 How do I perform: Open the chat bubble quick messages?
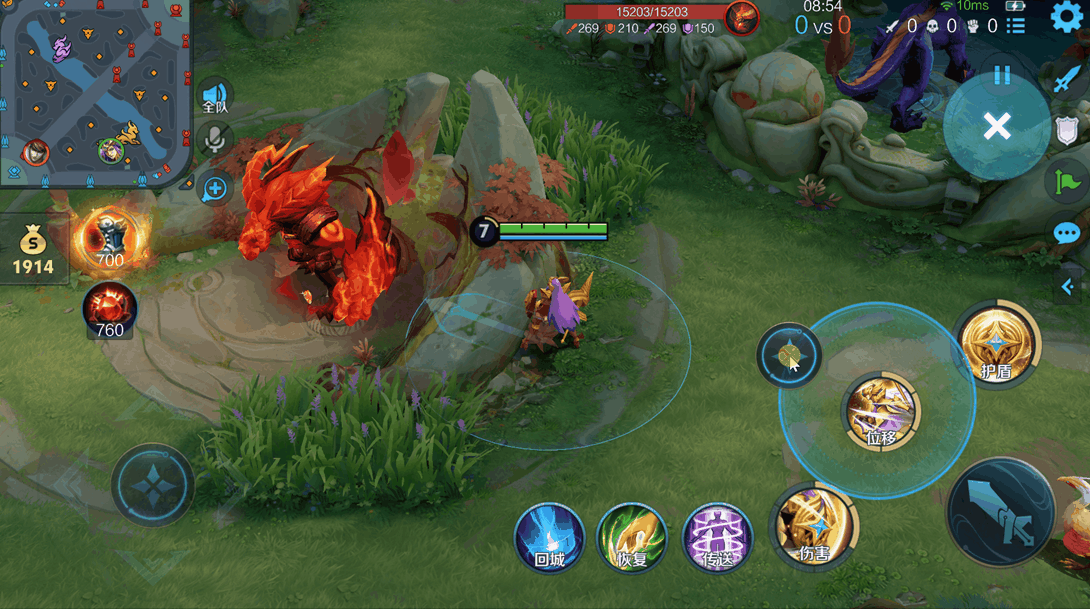(1066, 234)
